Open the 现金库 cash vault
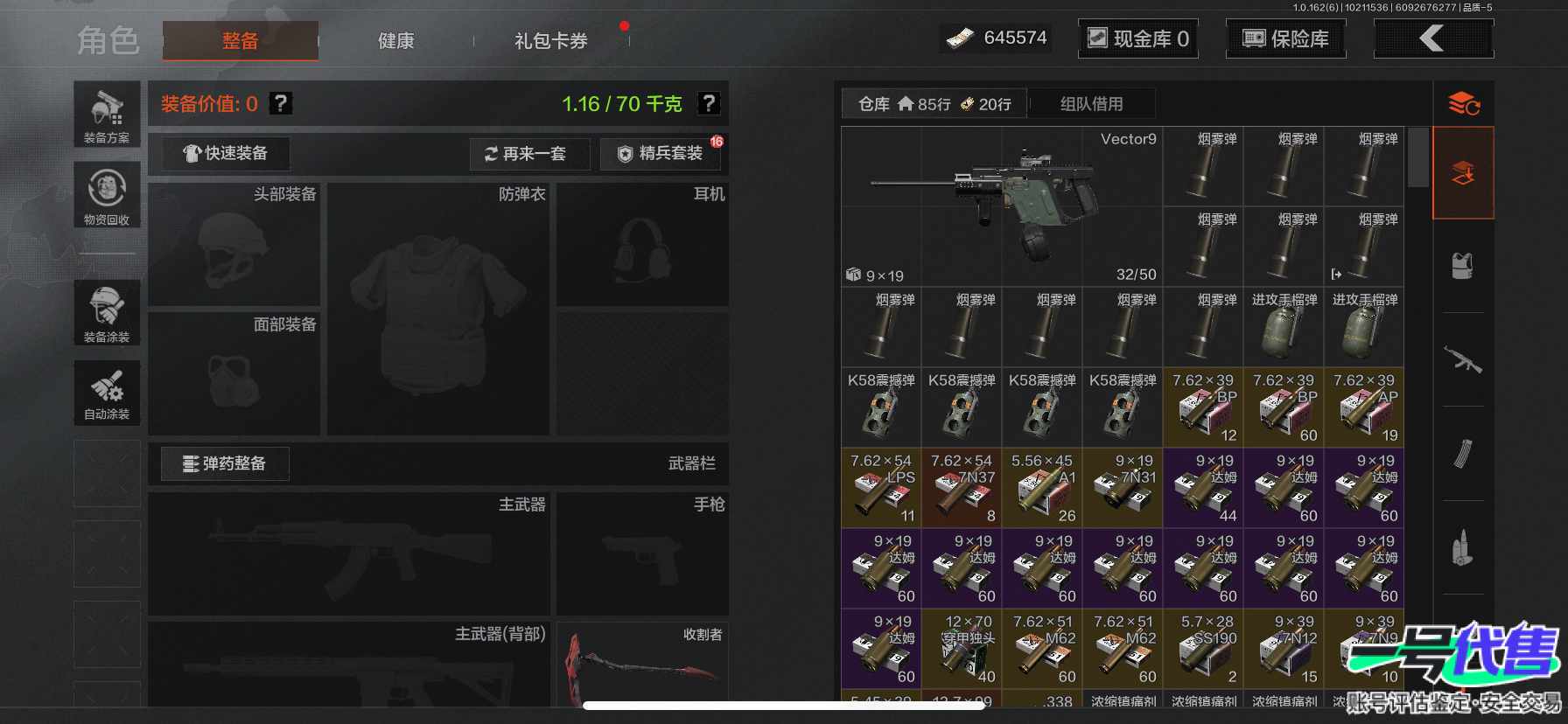The image size is (1568, 724). click(x=1137, y=38)
